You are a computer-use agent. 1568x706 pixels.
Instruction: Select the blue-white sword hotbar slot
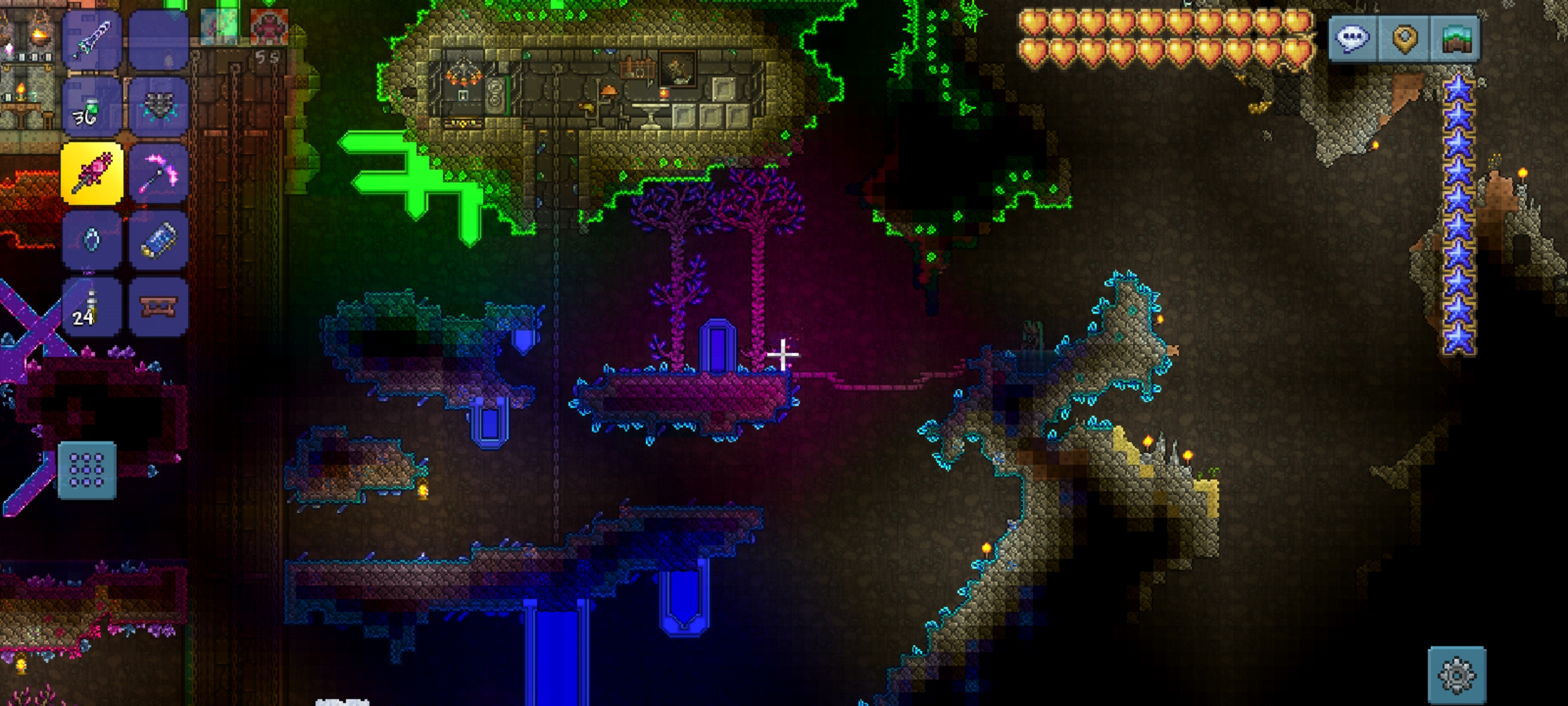(x=91, y=41)
